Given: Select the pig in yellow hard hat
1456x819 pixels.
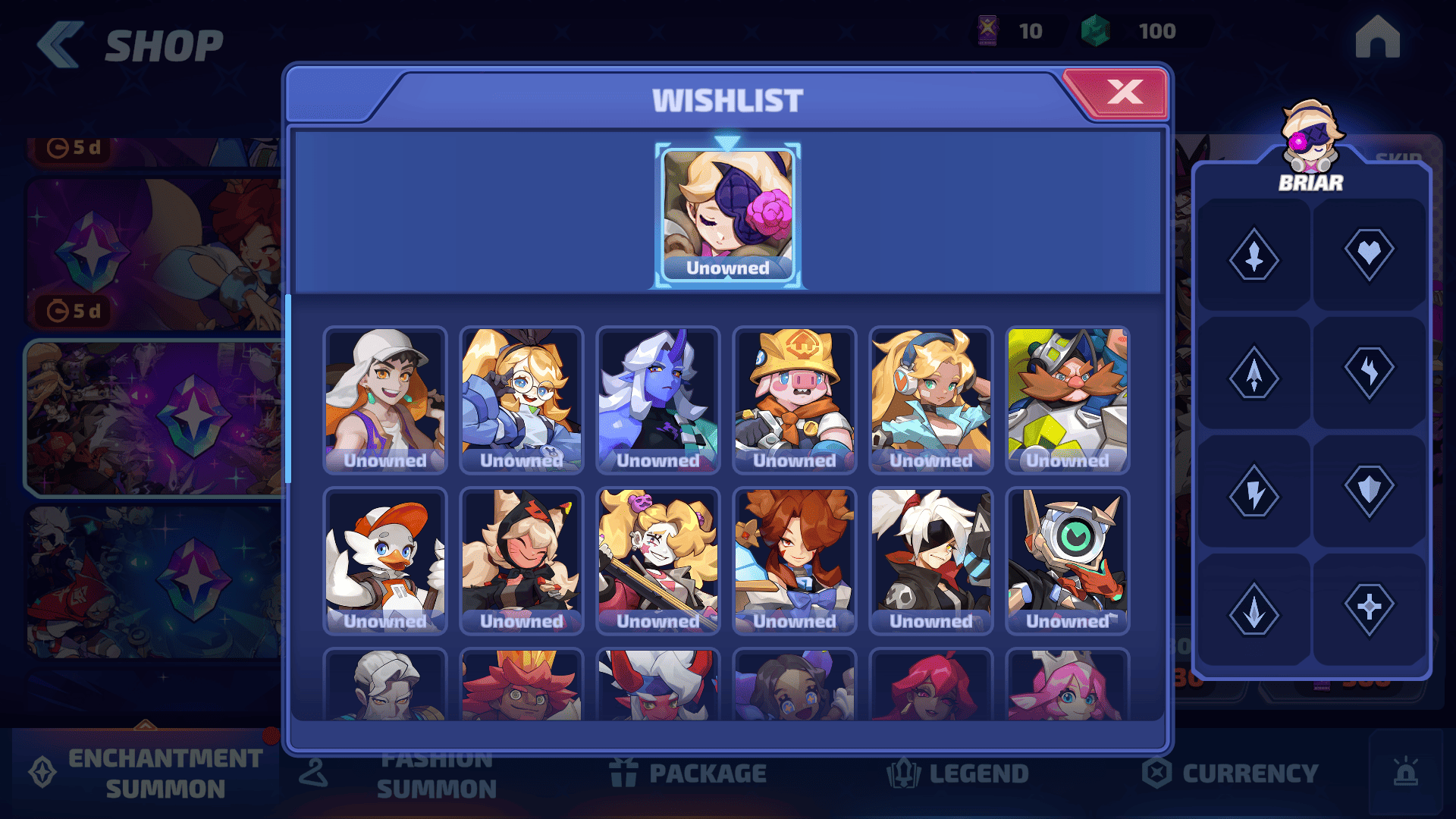Looking at the screenshot, I should pos(795,400).
